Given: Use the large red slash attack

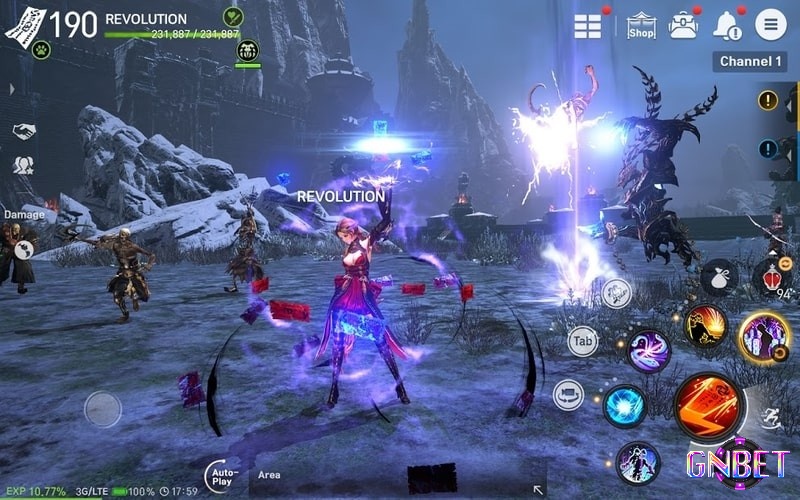Looking at the screenshot, I should (x=708, y=406).
